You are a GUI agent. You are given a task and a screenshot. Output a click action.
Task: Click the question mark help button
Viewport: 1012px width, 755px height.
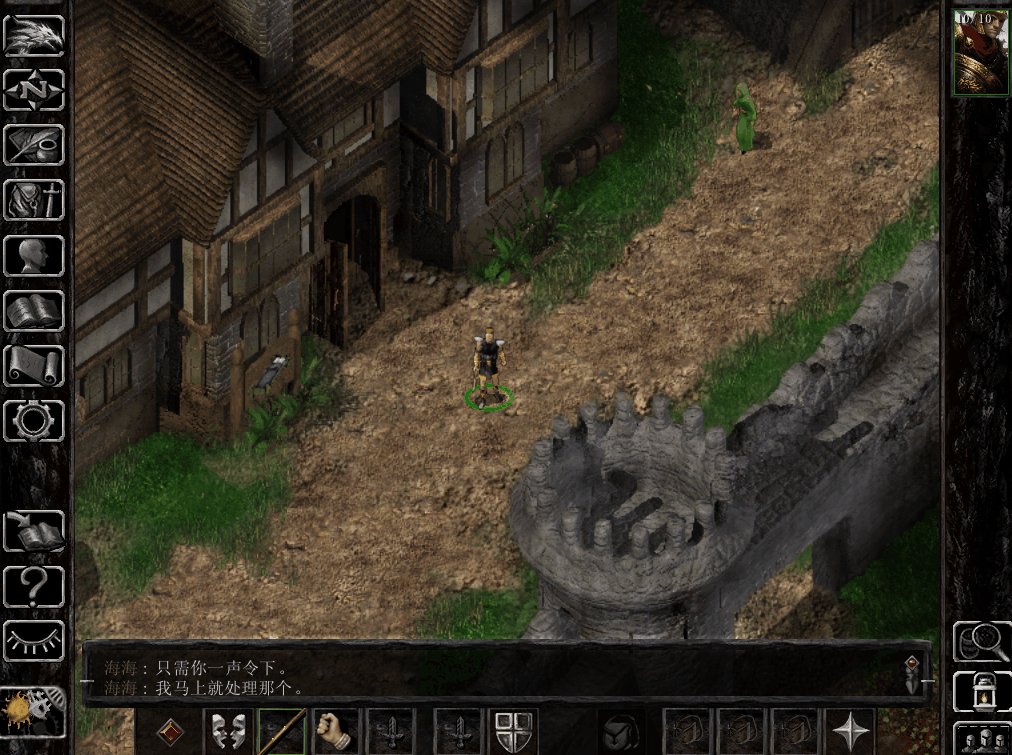point(34,586)
